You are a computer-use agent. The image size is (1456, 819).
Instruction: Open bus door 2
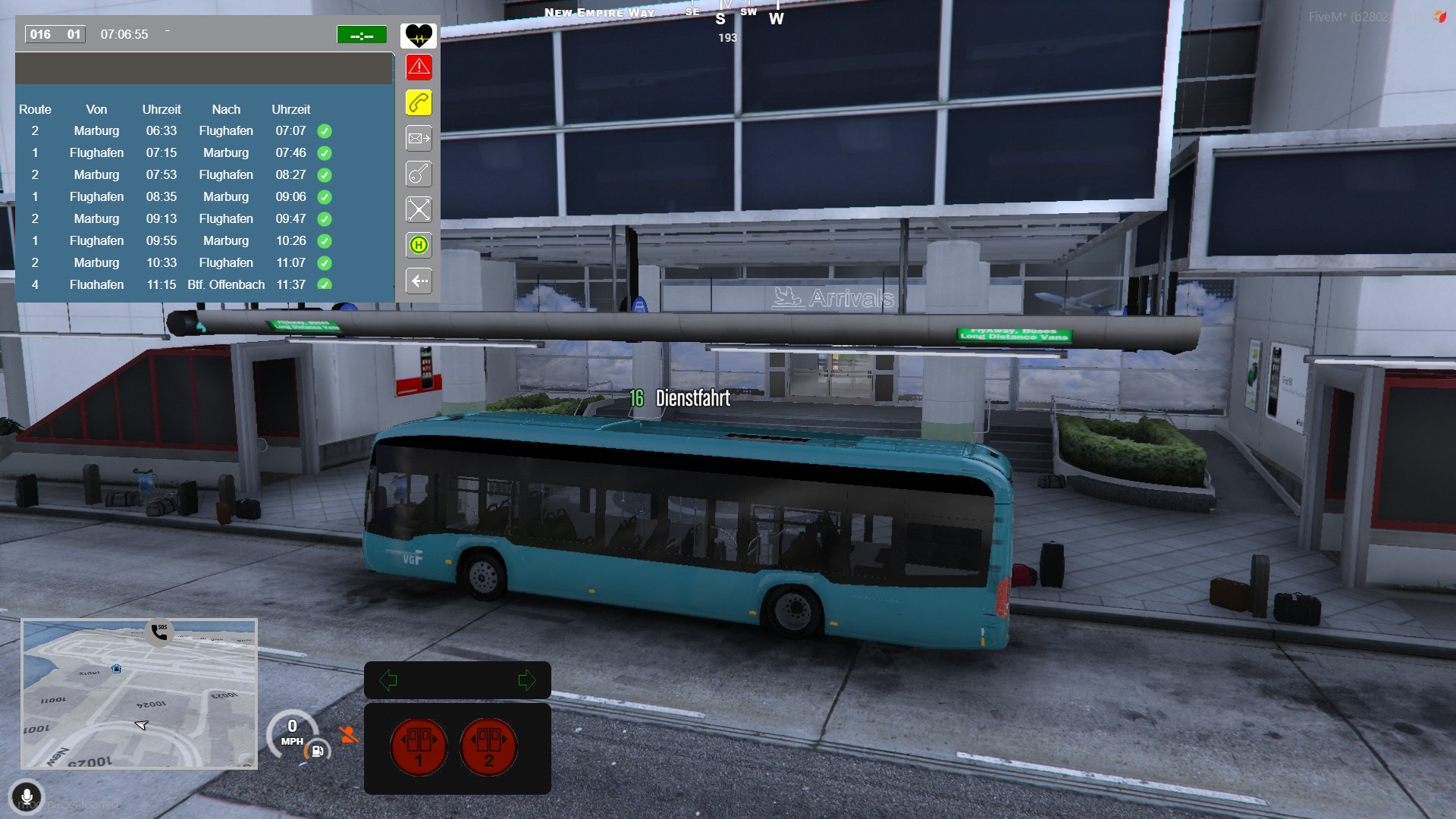(x=488, y=747)
